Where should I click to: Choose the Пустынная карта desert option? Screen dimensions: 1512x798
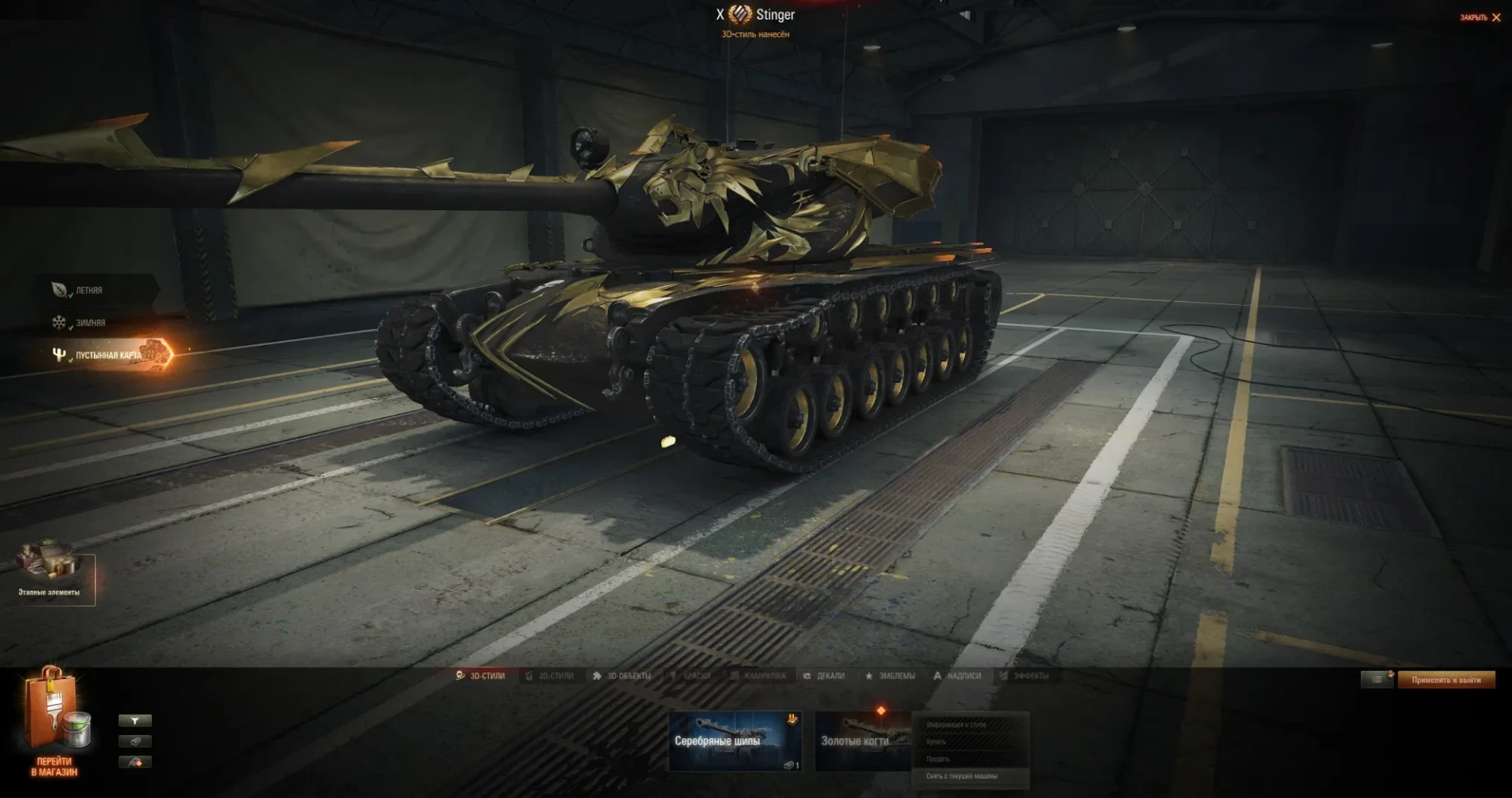click(108, 355)
